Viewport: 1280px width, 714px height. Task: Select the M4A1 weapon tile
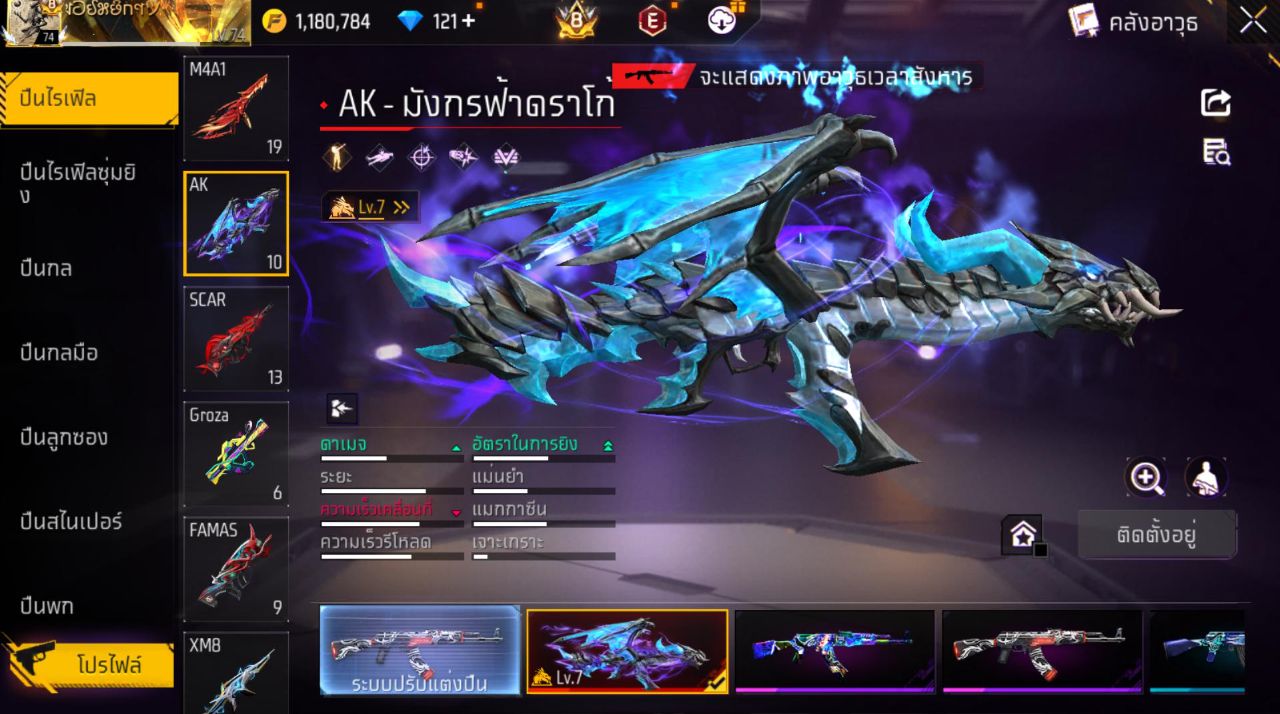pos(236,108)
